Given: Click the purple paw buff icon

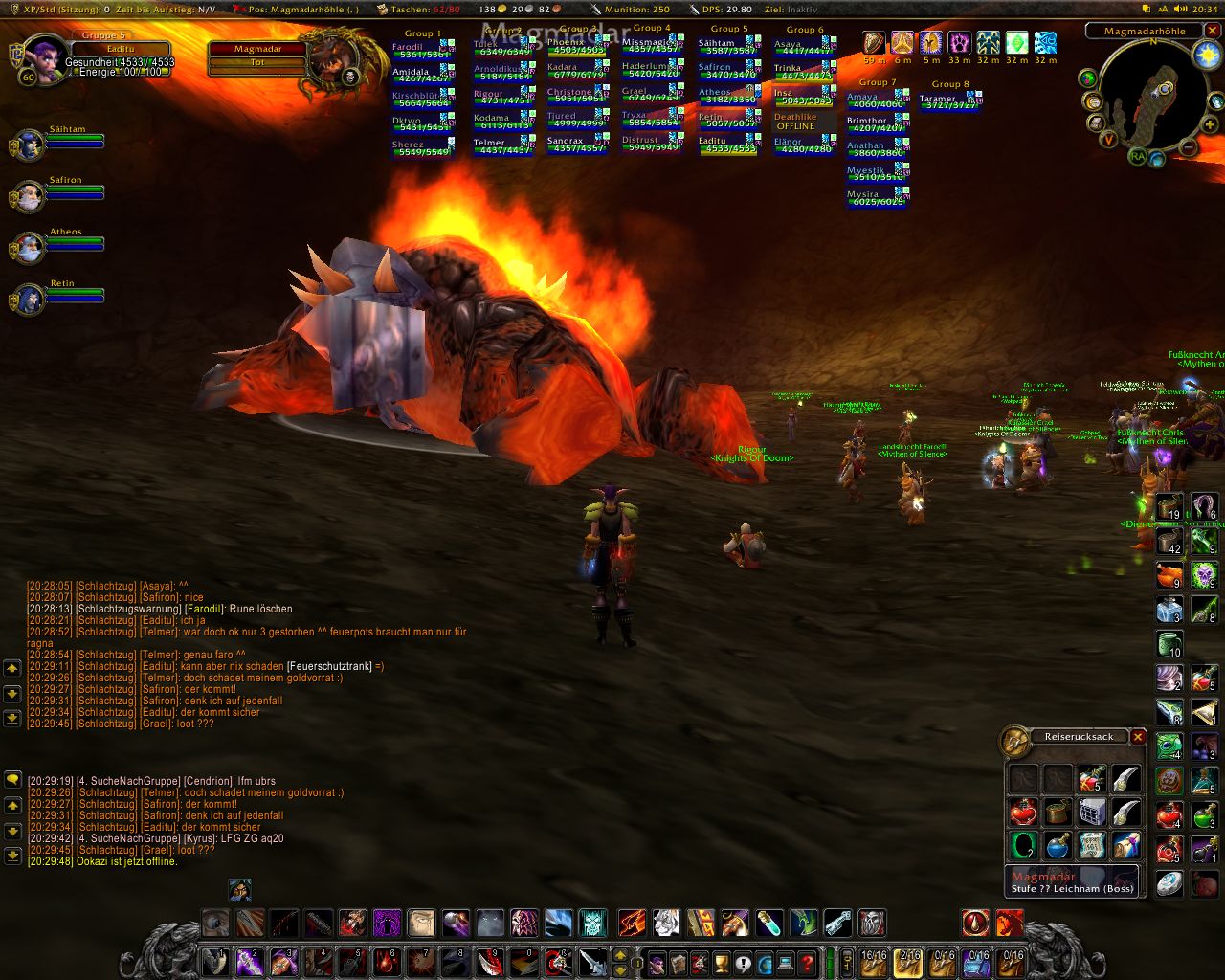Looking at the screenshot, I should coord(959,43).
